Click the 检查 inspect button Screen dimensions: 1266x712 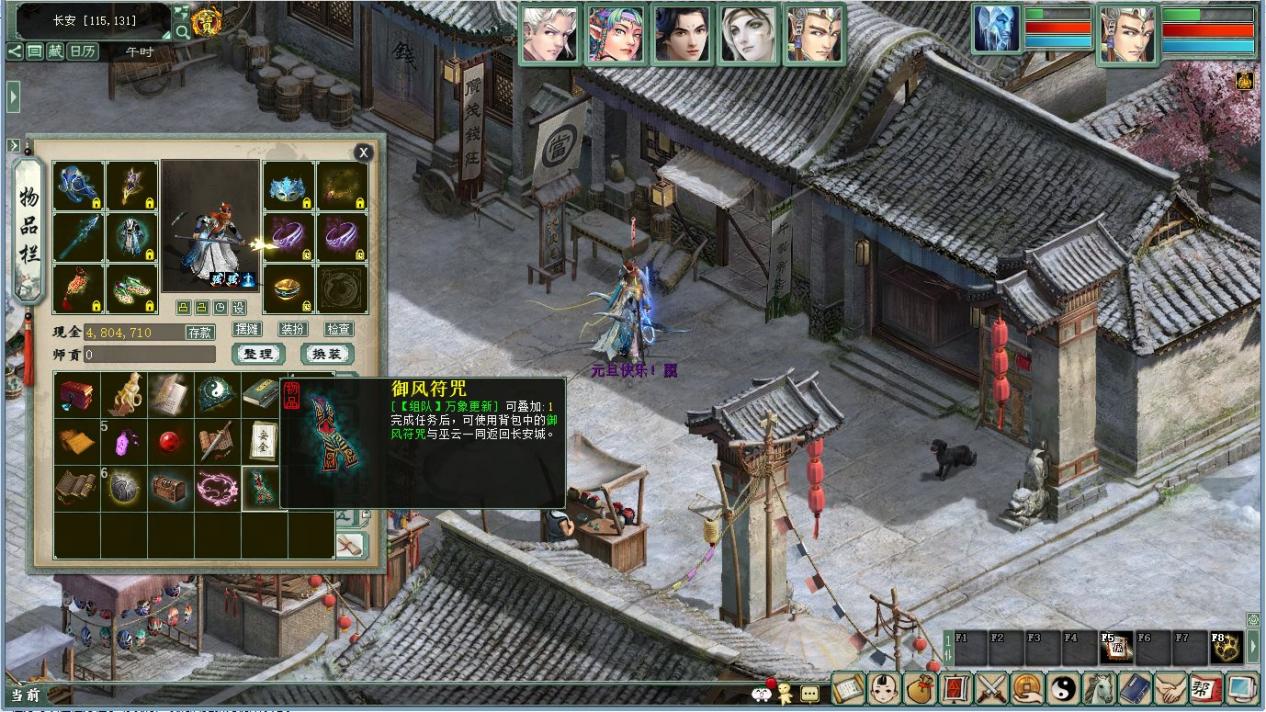click(339, 329)
